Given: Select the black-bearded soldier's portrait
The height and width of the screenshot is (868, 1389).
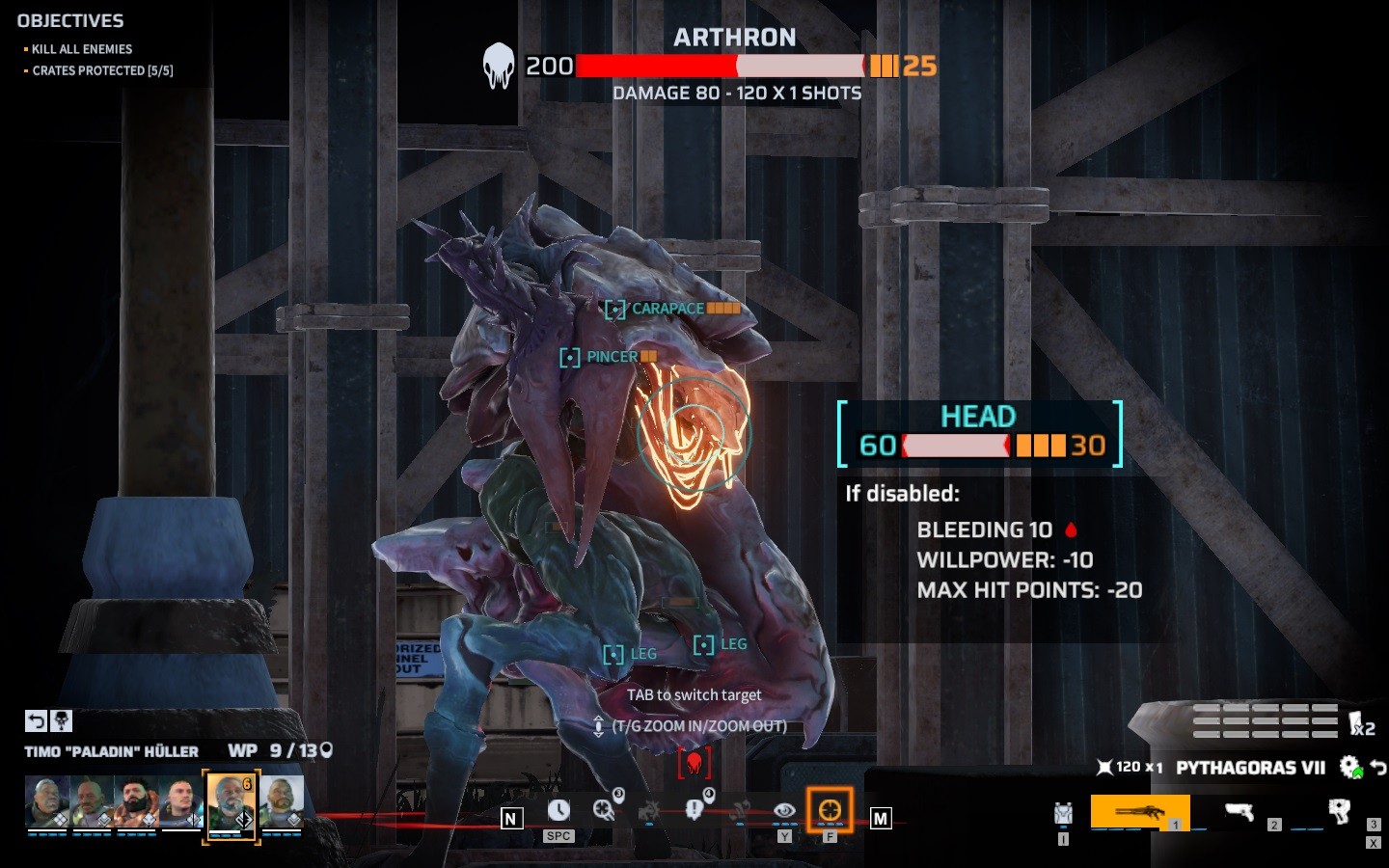Looking at the screenshot, I should [136, 802].
